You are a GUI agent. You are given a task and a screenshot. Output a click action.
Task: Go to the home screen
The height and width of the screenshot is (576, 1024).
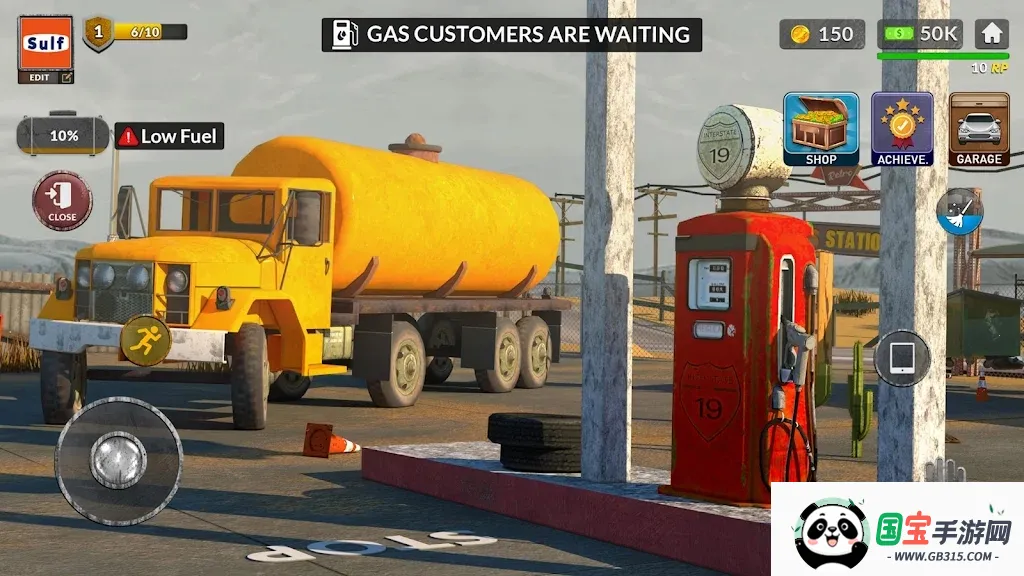tap(991, 34)
